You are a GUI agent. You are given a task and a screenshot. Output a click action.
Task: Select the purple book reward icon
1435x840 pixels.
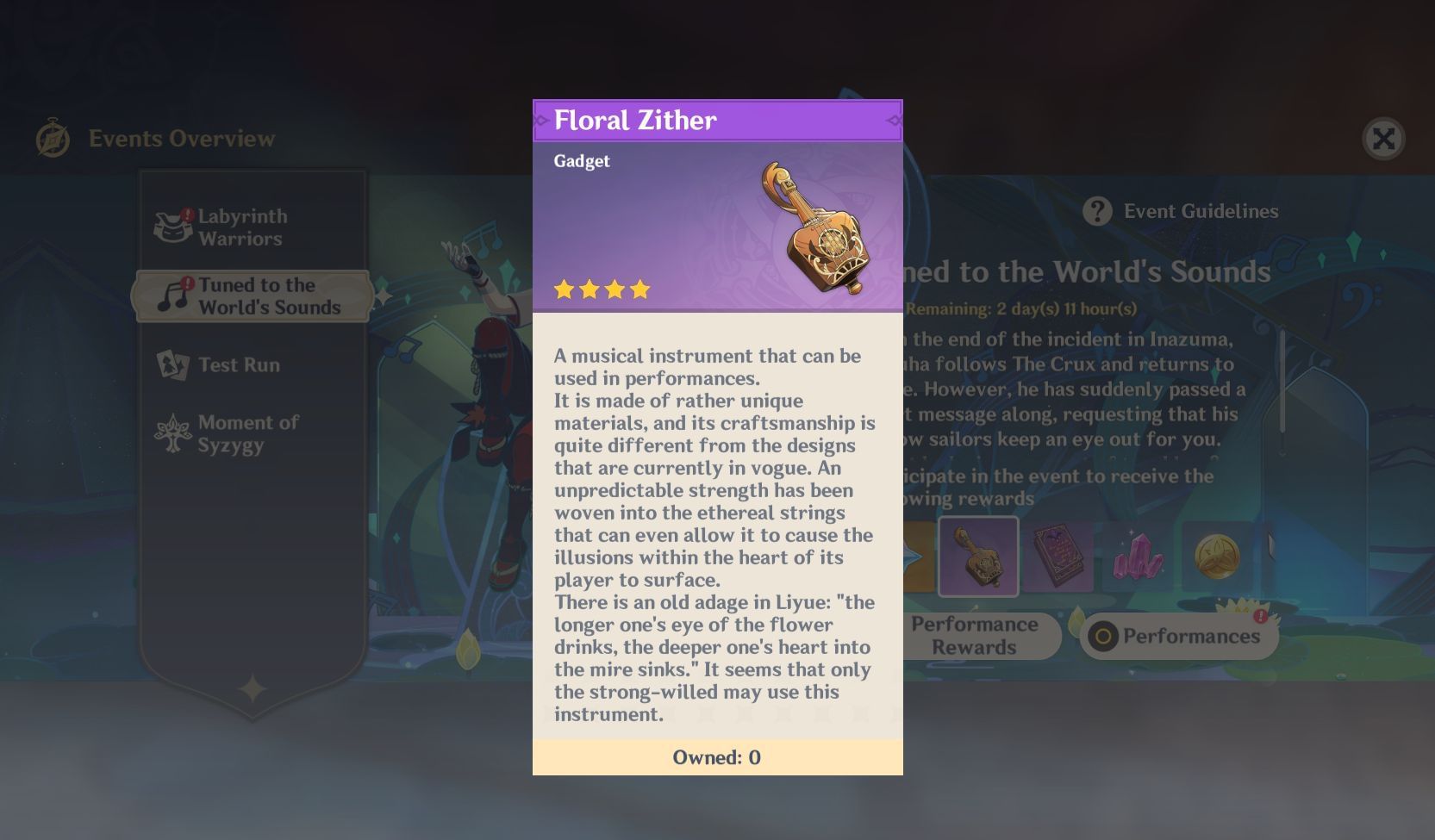click(x=1058, y=557)
